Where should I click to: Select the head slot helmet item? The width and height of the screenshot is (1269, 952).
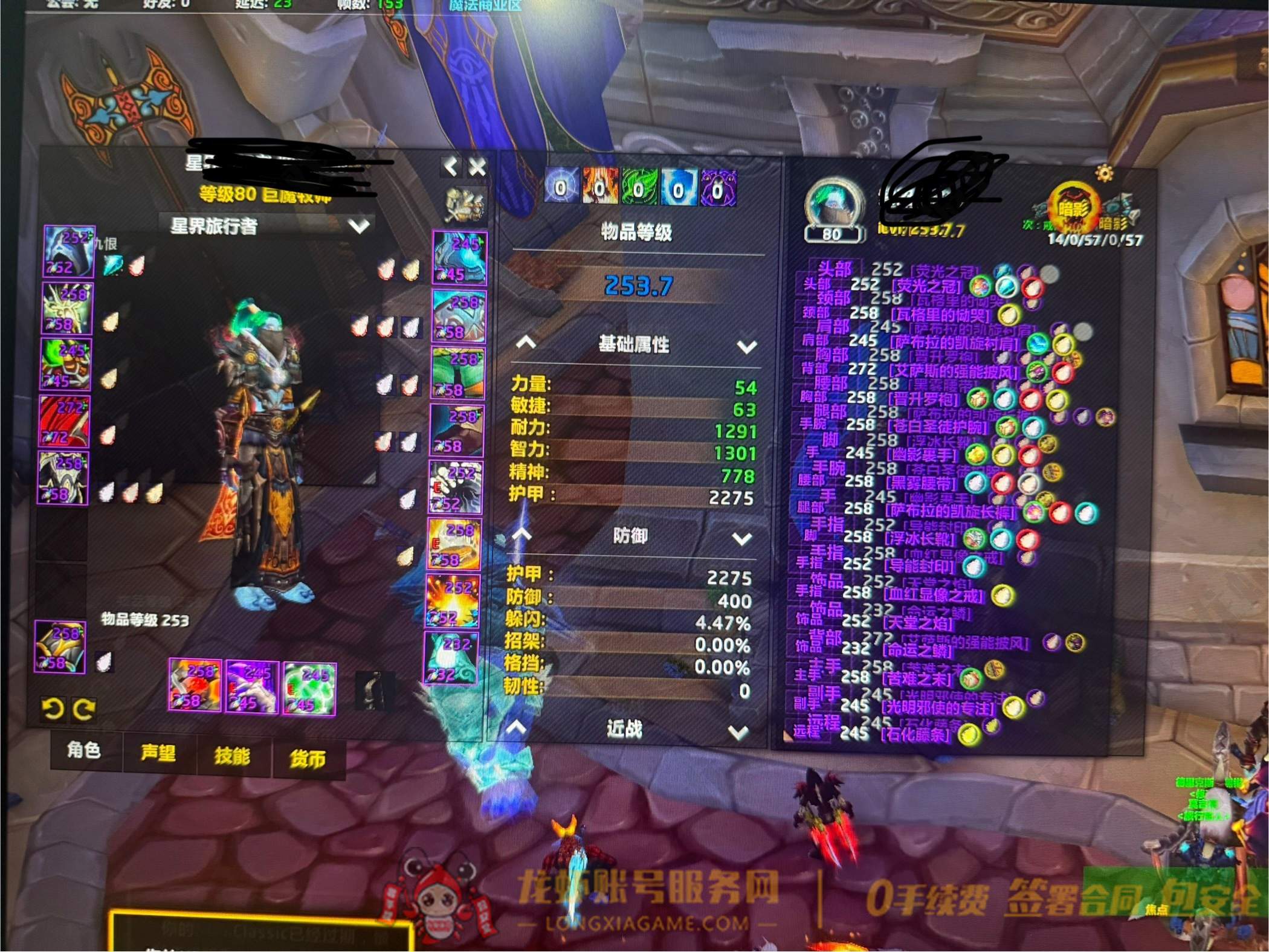pos(69,252)
